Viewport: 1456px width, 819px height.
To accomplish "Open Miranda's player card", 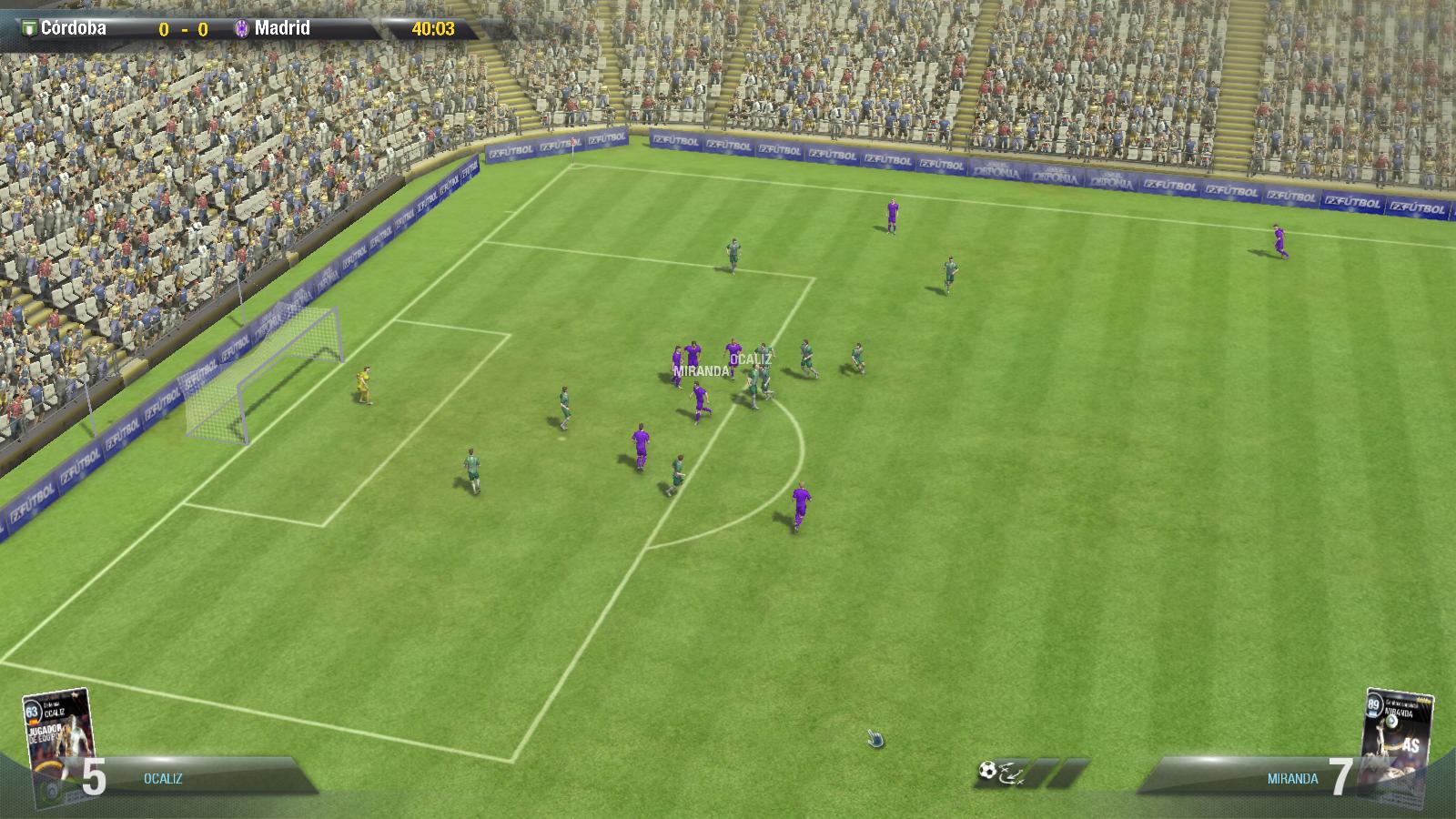I will point(1397,746).
